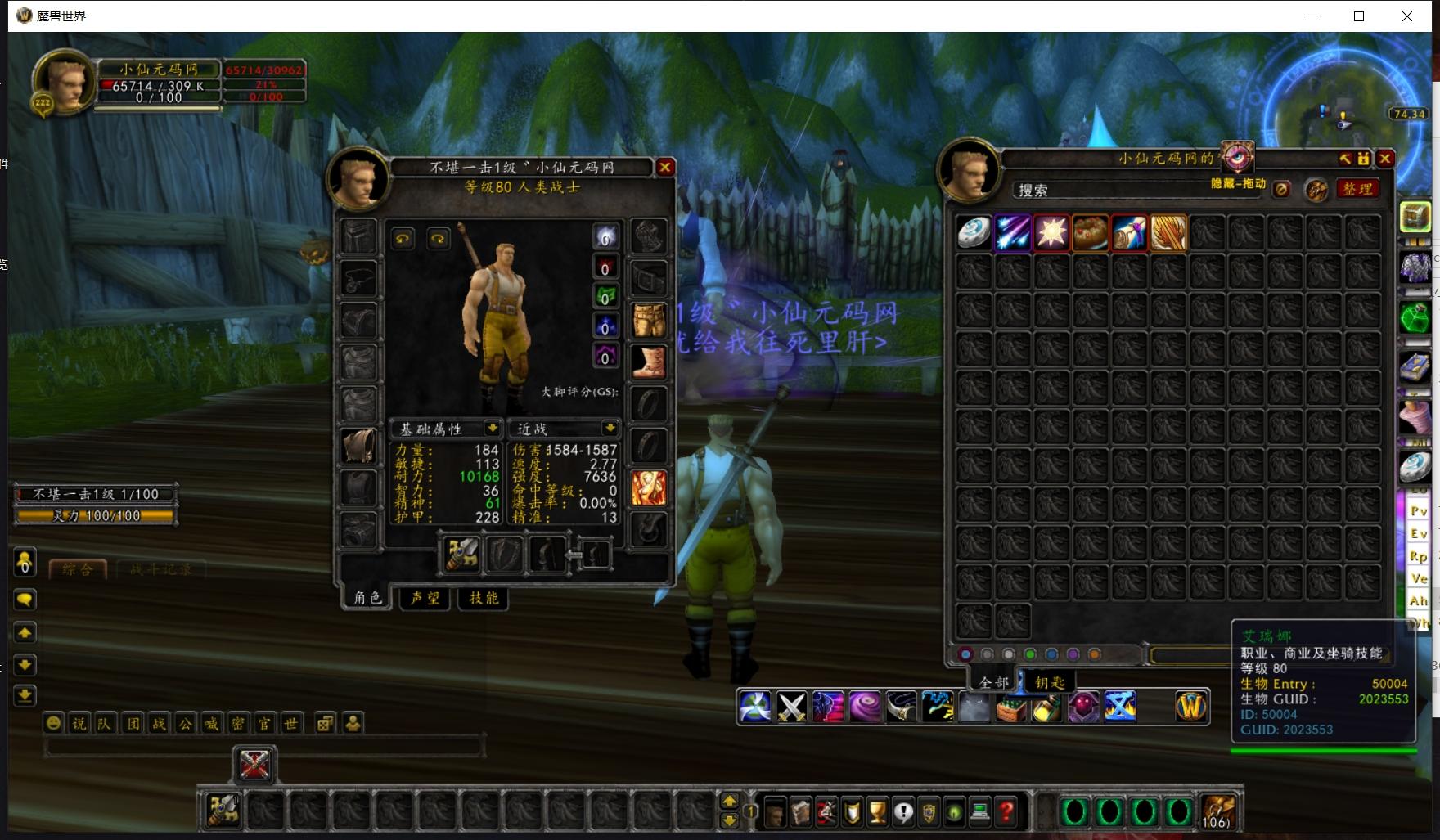The image size is (1440, 840).
Task: Select the cake food item in bag
Action: point(1090,233)
